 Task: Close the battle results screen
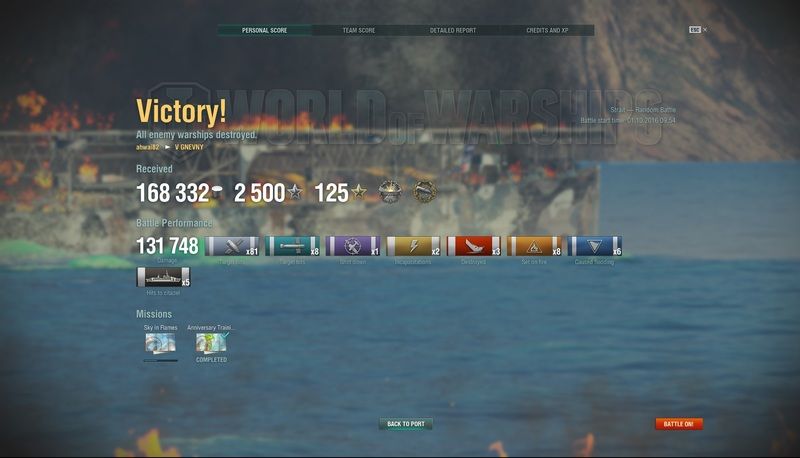point(704,30)
